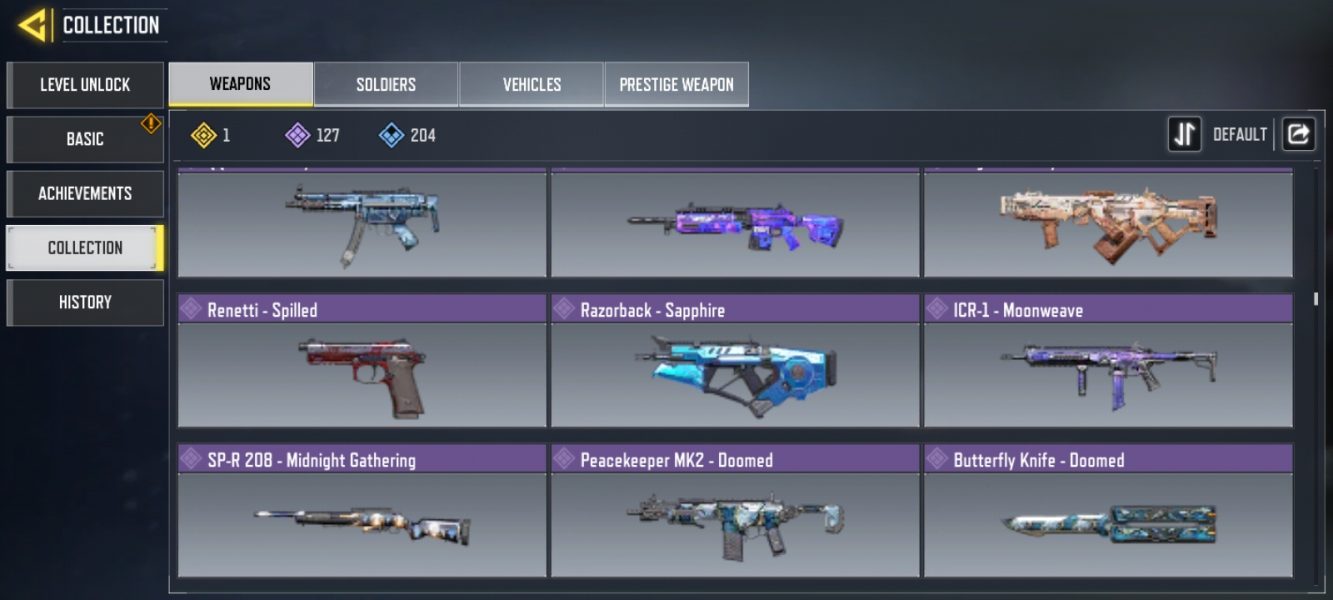This screenshot has height=600, width=1333.
Task: Toggle the Default sort order button
Action: tap(1185, 134)
